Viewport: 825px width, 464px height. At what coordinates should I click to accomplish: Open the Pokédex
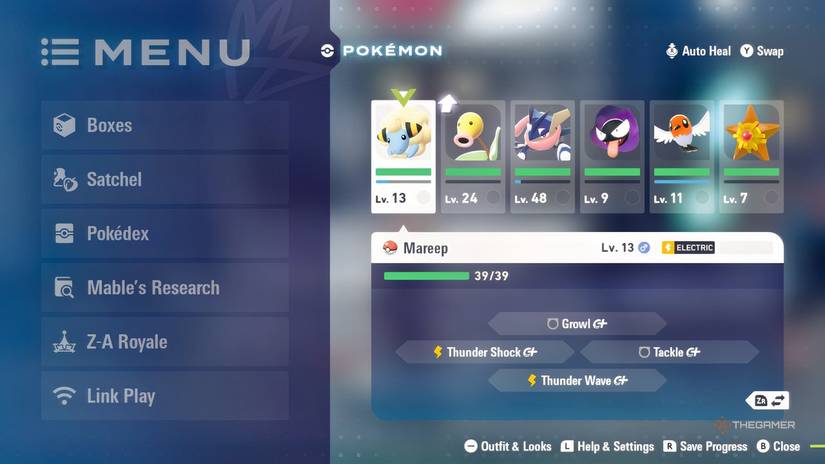[165, 234]
